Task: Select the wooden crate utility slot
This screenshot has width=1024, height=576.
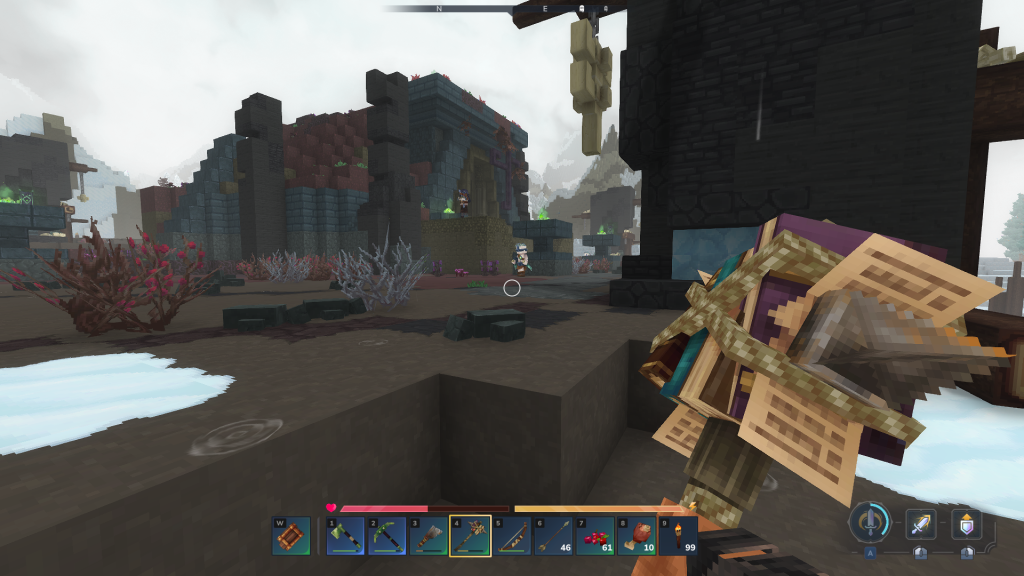Action: pyautogui.click(x=291, y=535)
